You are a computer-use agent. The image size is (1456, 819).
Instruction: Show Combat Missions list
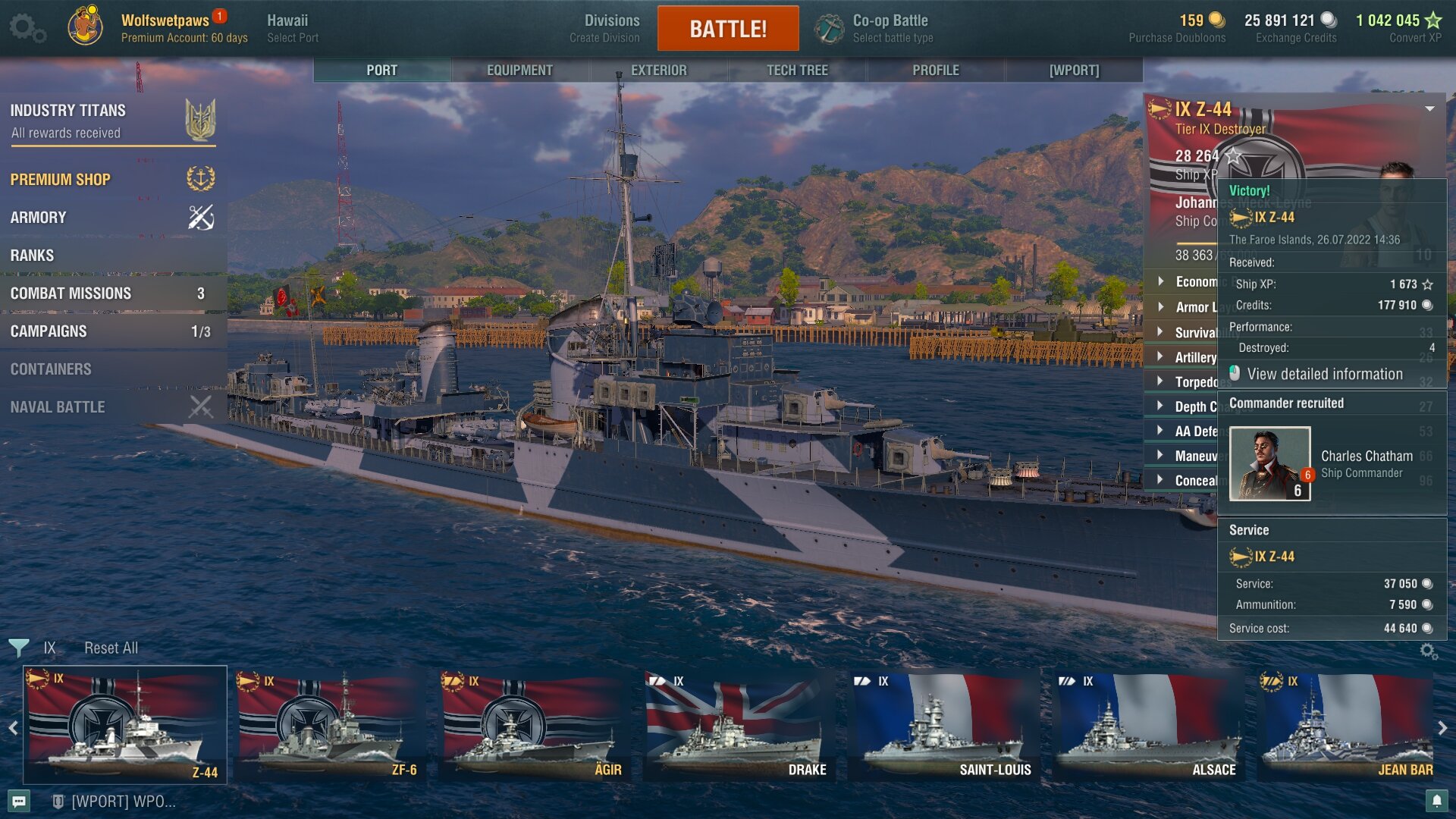tap(71, 293)
